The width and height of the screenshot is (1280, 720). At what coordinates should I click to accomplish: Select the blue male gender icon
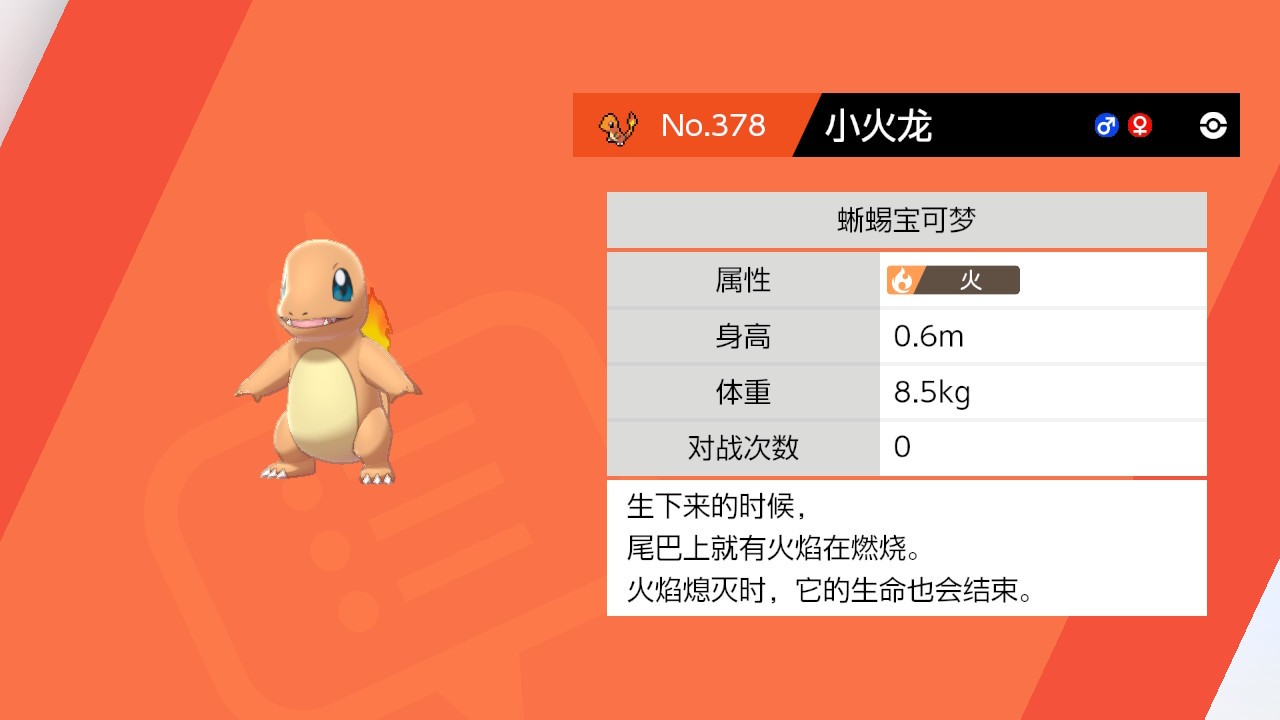(1106, 125)
